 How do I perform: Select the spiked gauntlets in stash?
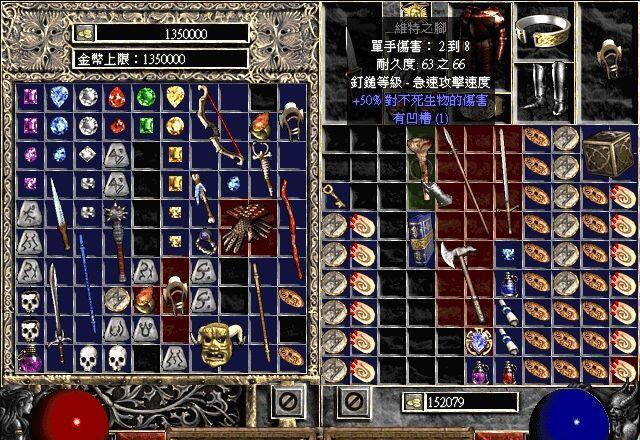pos(240,227)
